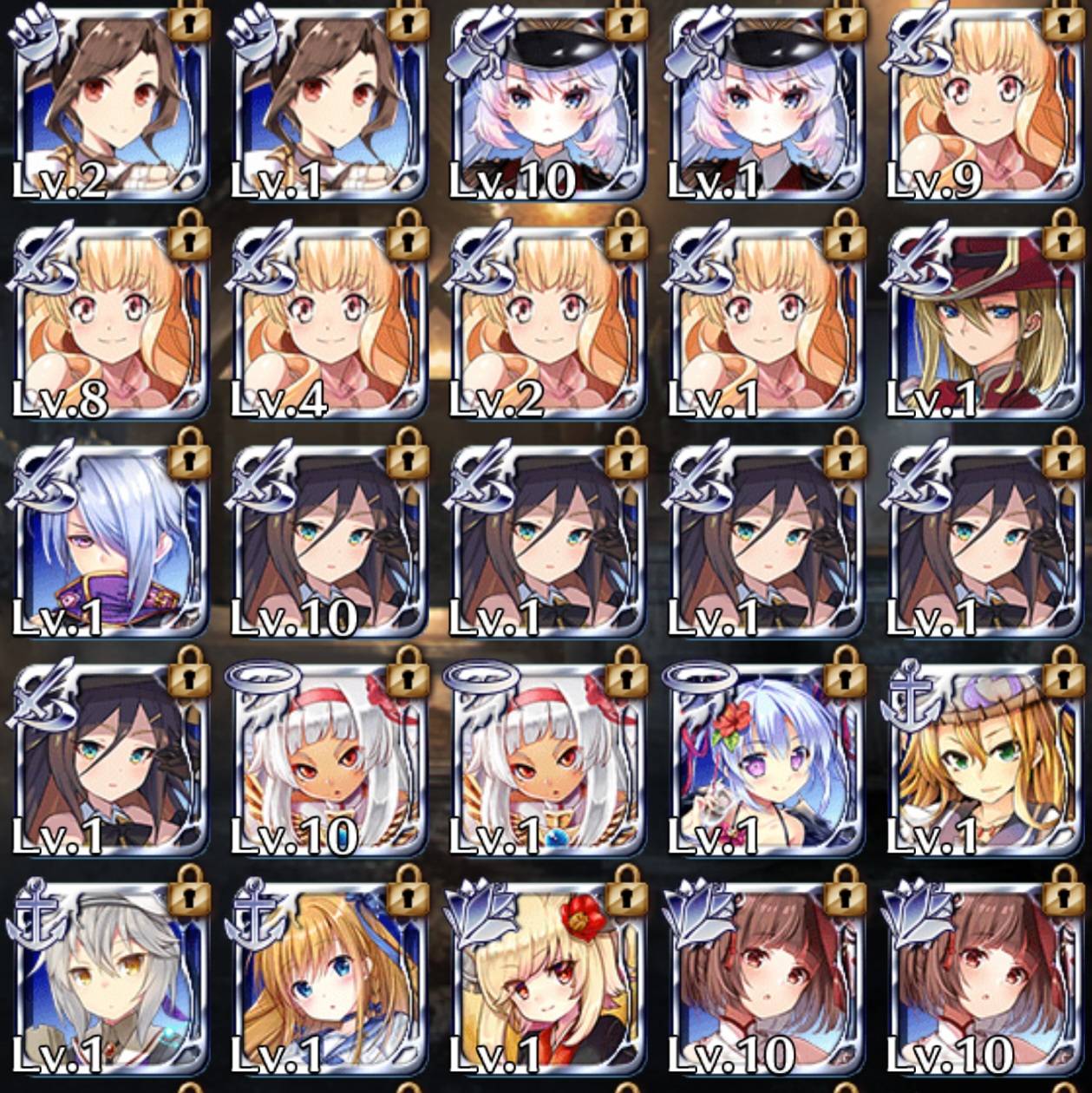Viewport: 1092px width, 1093px height.
Task: Select the Lv.9 blonde girl card
Action: [984, 104]
